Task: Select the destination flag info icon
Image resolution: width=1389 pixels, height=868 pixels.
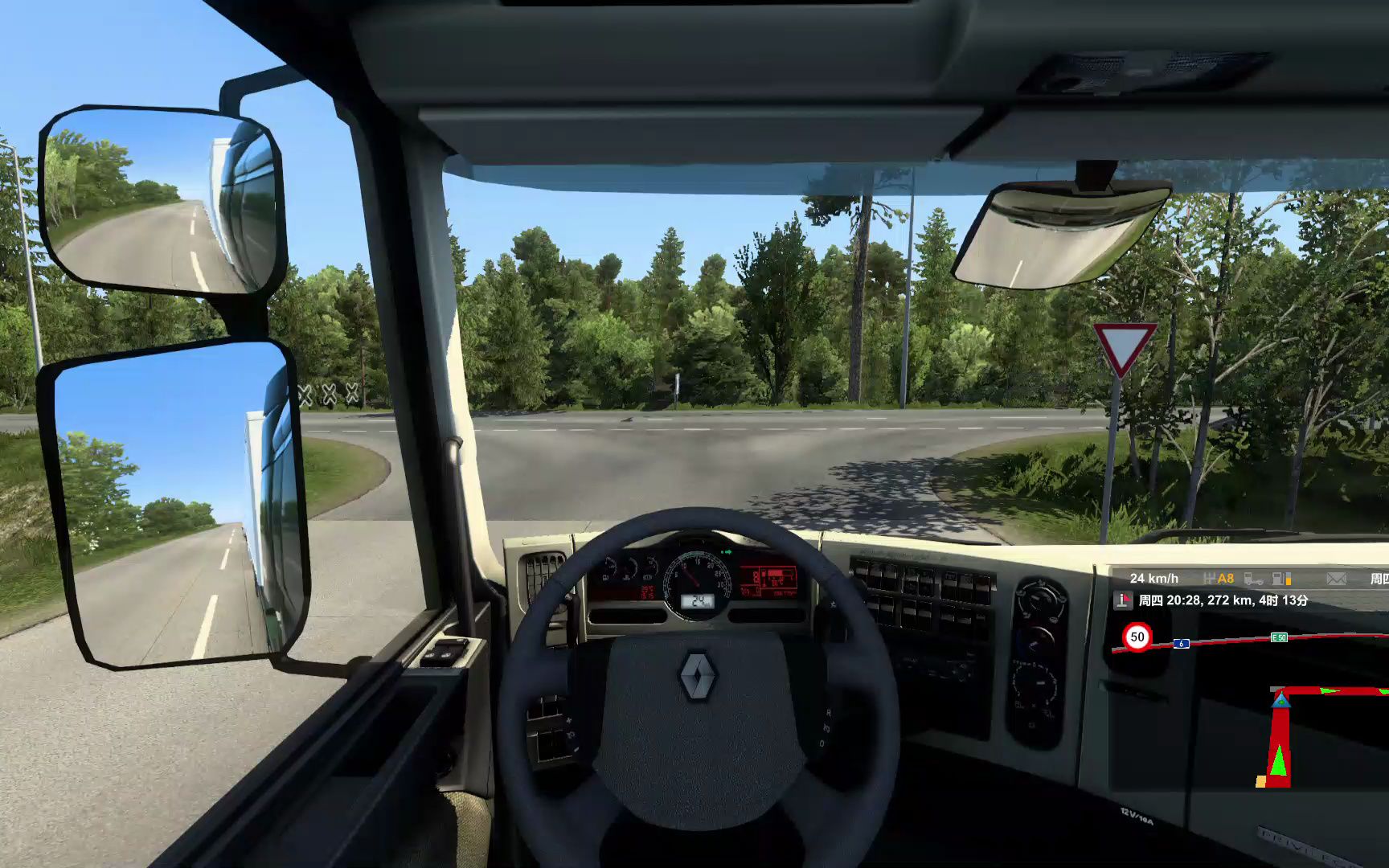Action: coord(1123,600)
